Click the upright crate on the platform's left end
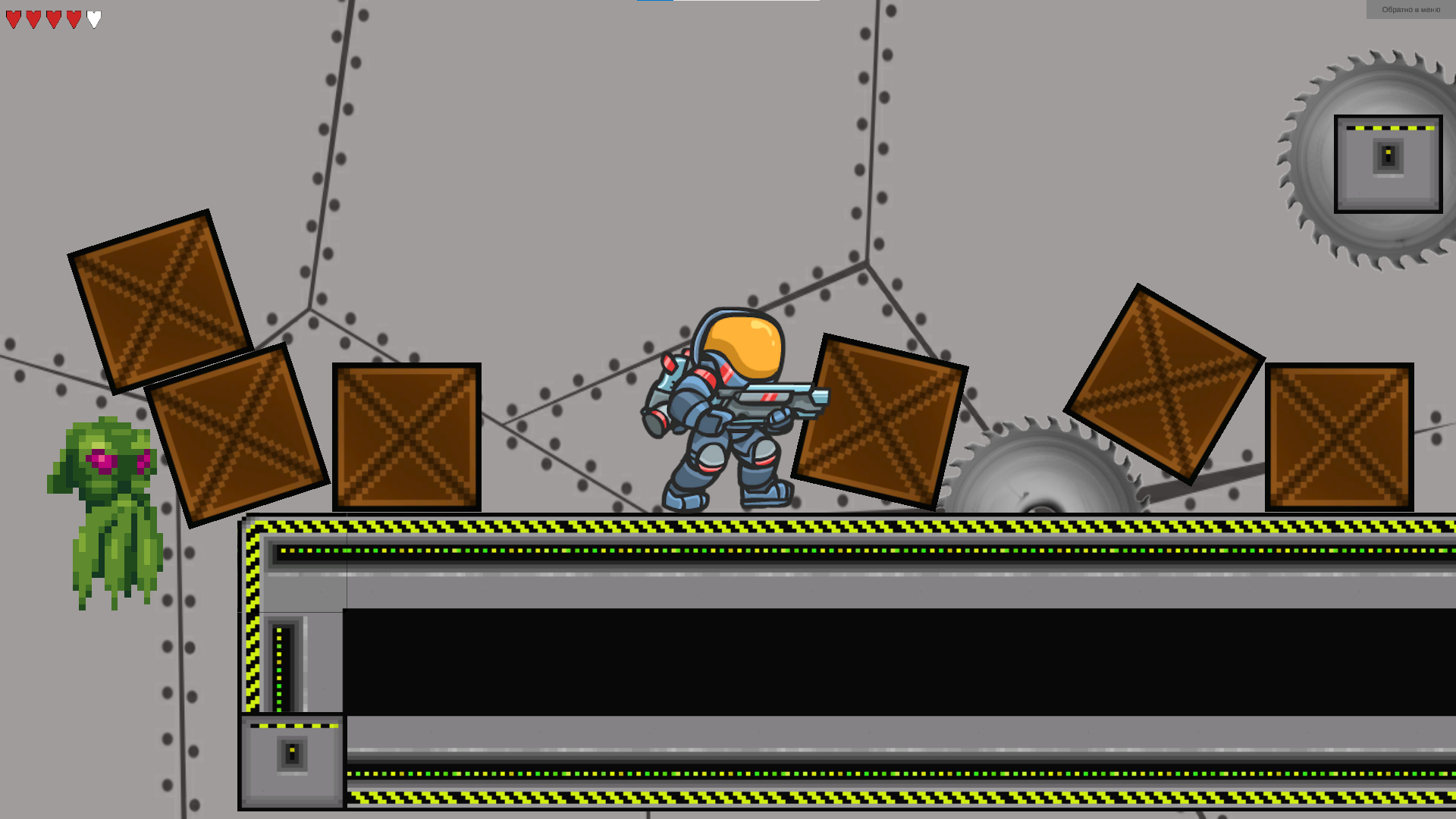The width and height of the screenshot is (1456, 819). coord(406,436)
